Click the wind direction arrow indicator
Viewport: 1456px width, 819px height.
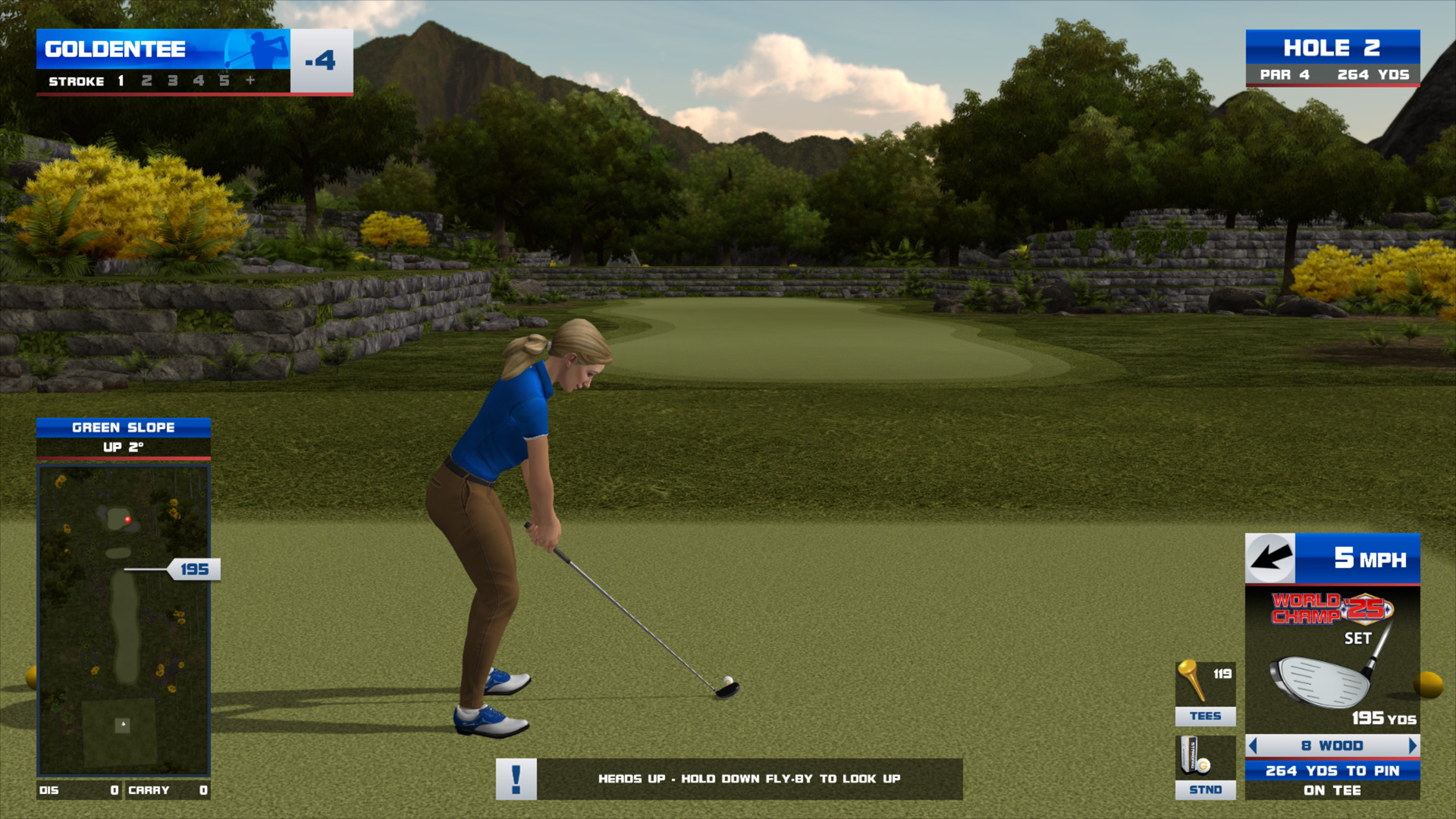click(x=1271, y=559)
